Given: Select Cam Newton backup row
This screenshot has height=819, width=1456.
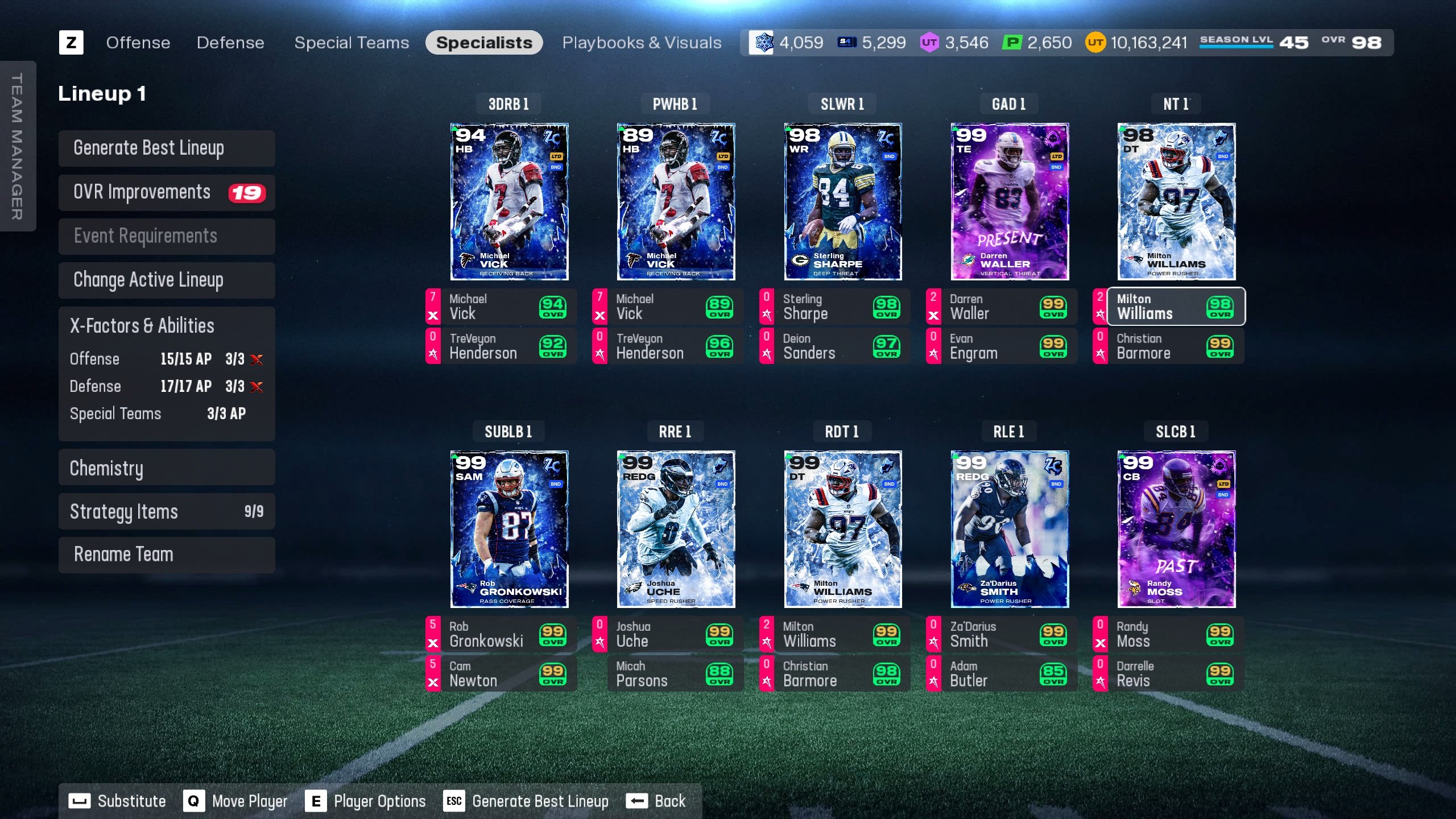Looking at the screenshot, I should pos(501,674).
